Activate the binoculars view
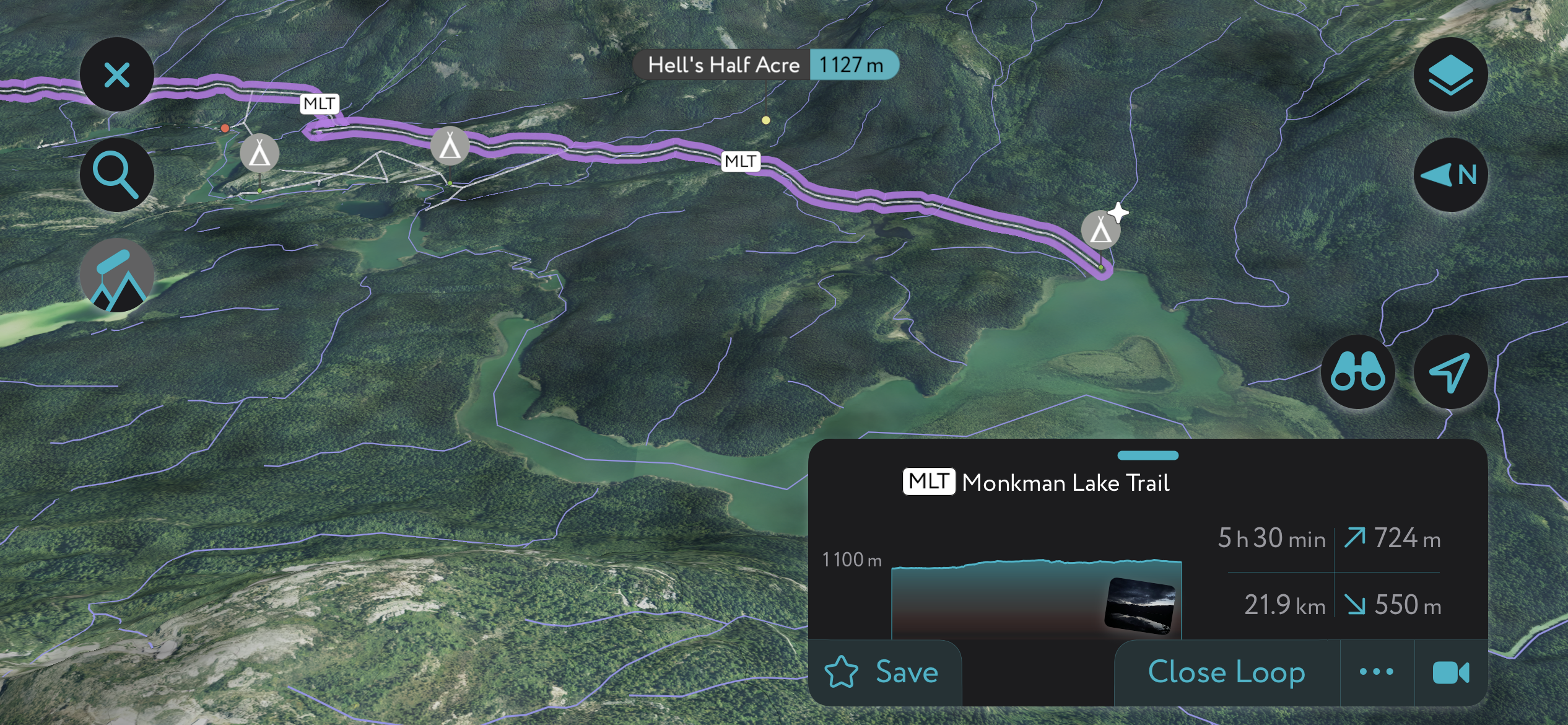This screenshot has width=1568, height=725. 1357,372
